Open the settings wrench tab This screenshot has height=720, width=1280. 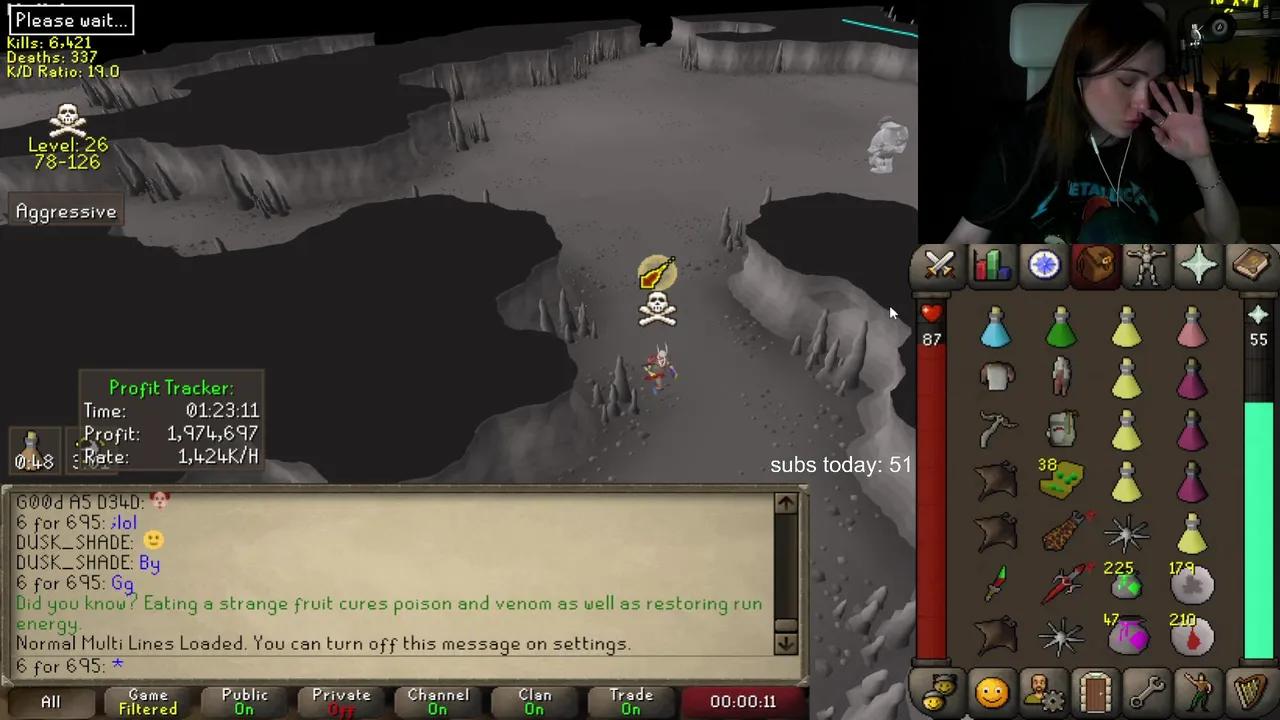click(x=1146, y=690)
